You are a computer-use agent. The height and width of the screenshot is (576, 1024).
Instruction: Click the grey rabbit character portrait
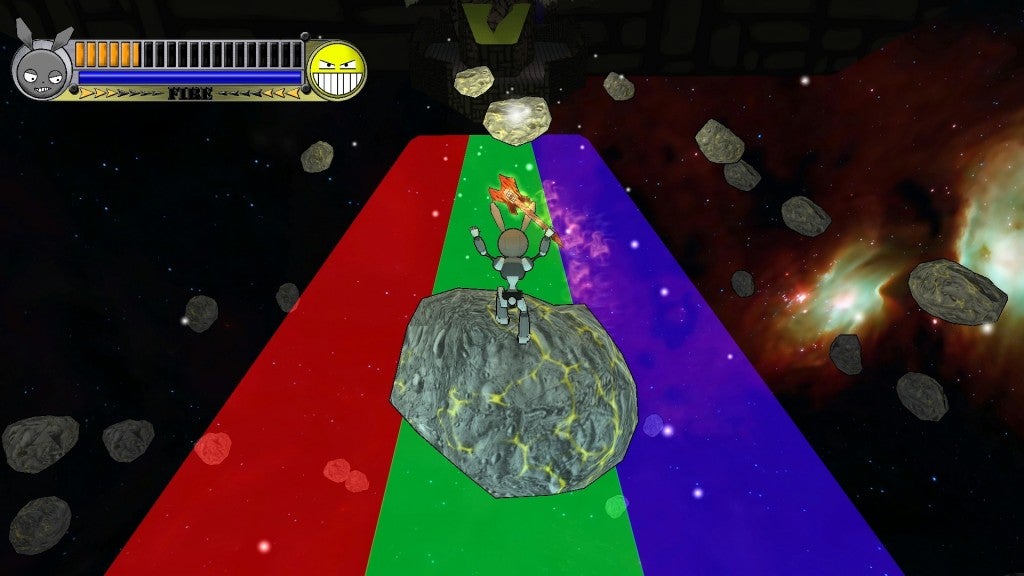[x=42, y=69]
